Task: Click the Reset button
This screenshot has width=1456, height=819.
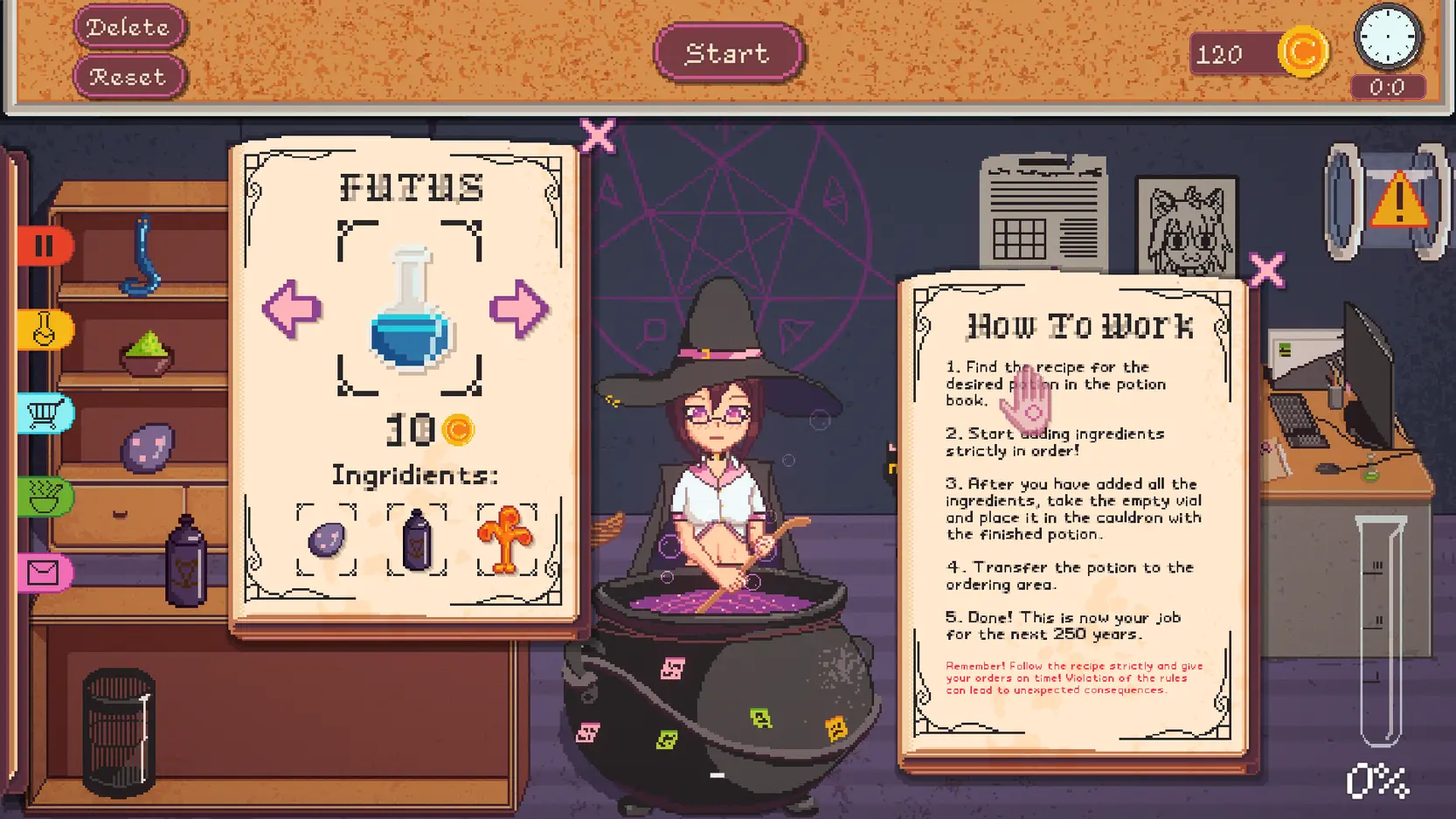Action: 129,77
